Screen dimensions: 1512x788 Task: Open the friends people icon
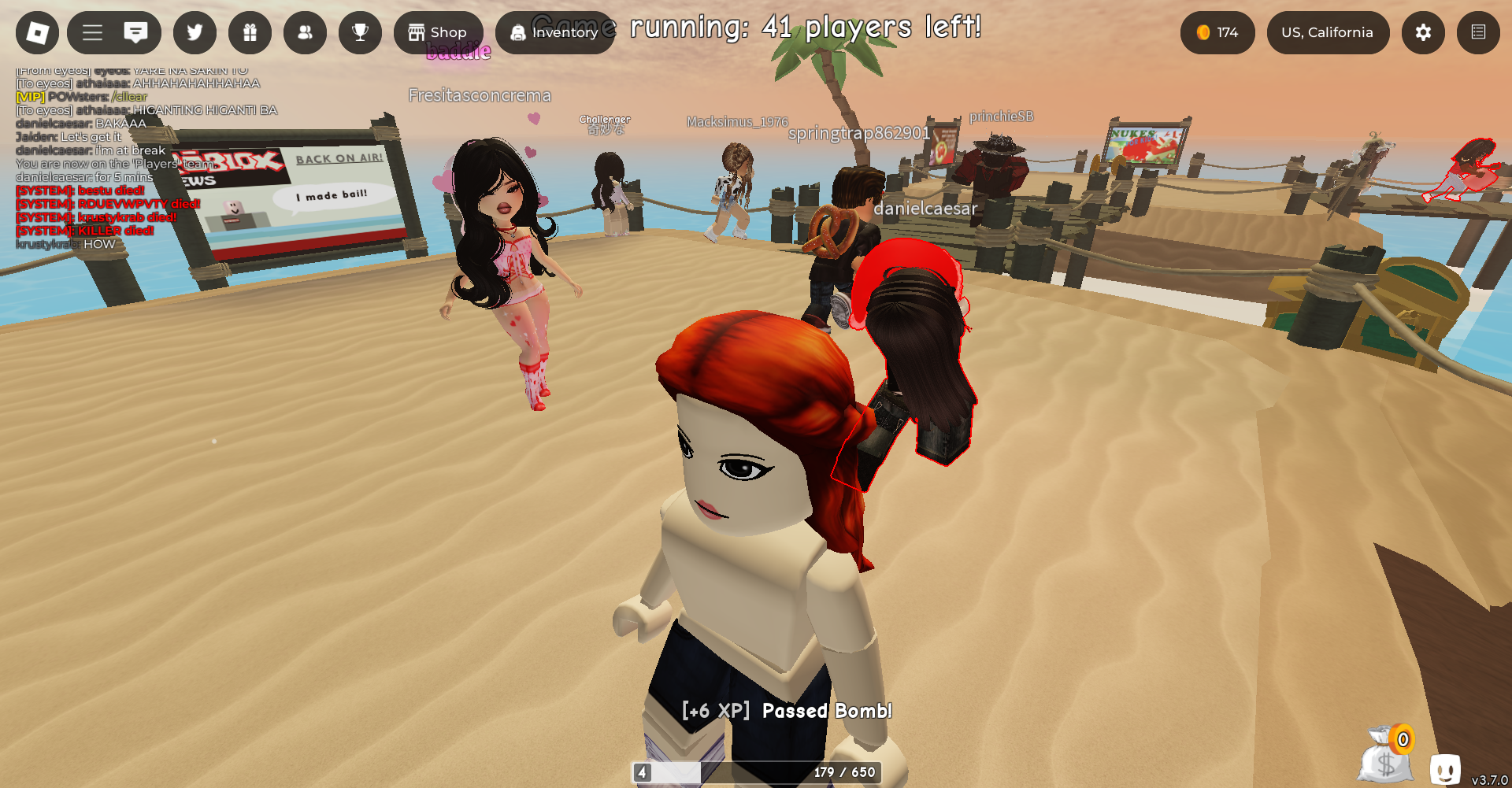[305, 32]
